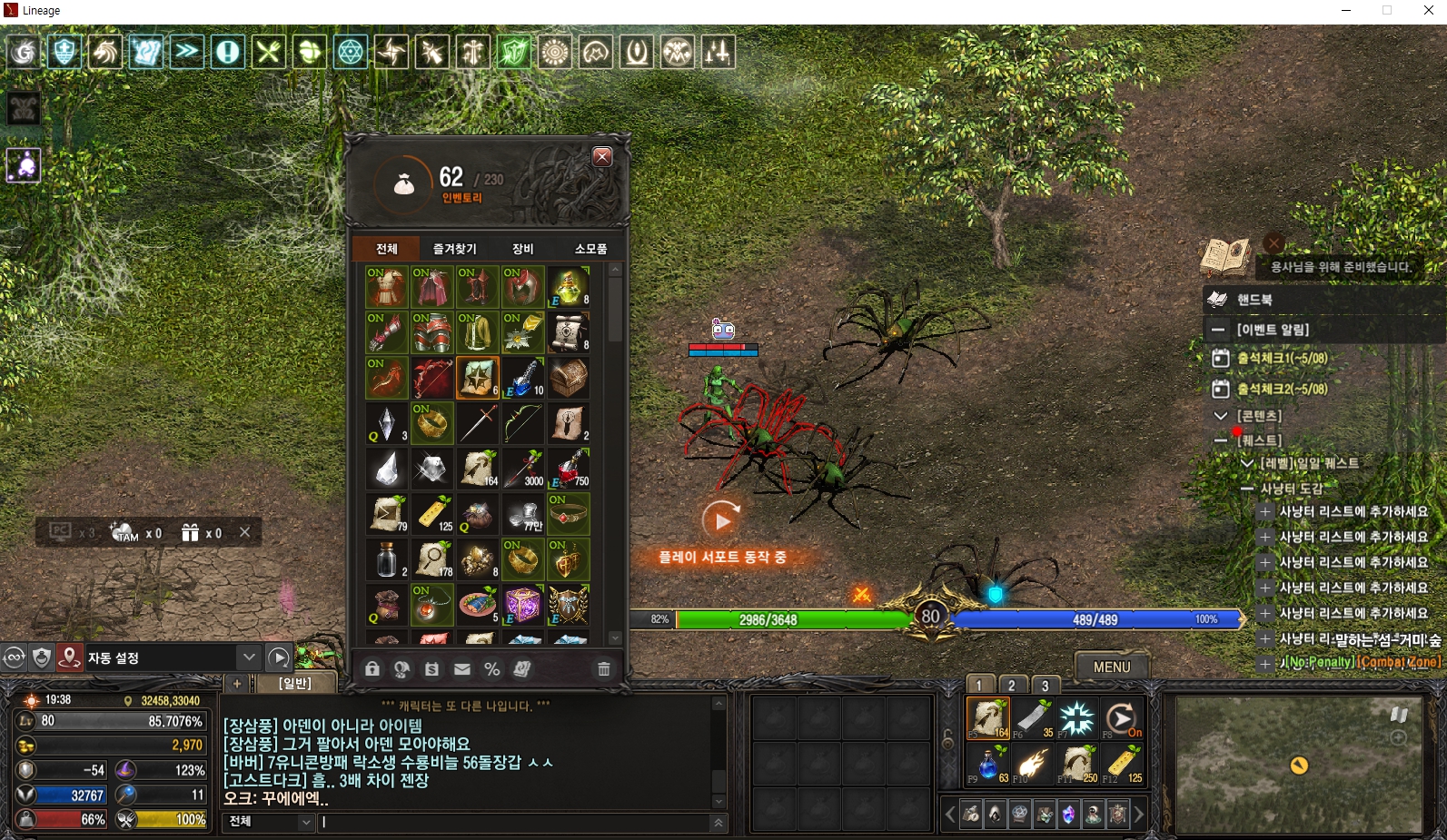Toggle the On switch near the F8 quickslot

click(1134, 731)
